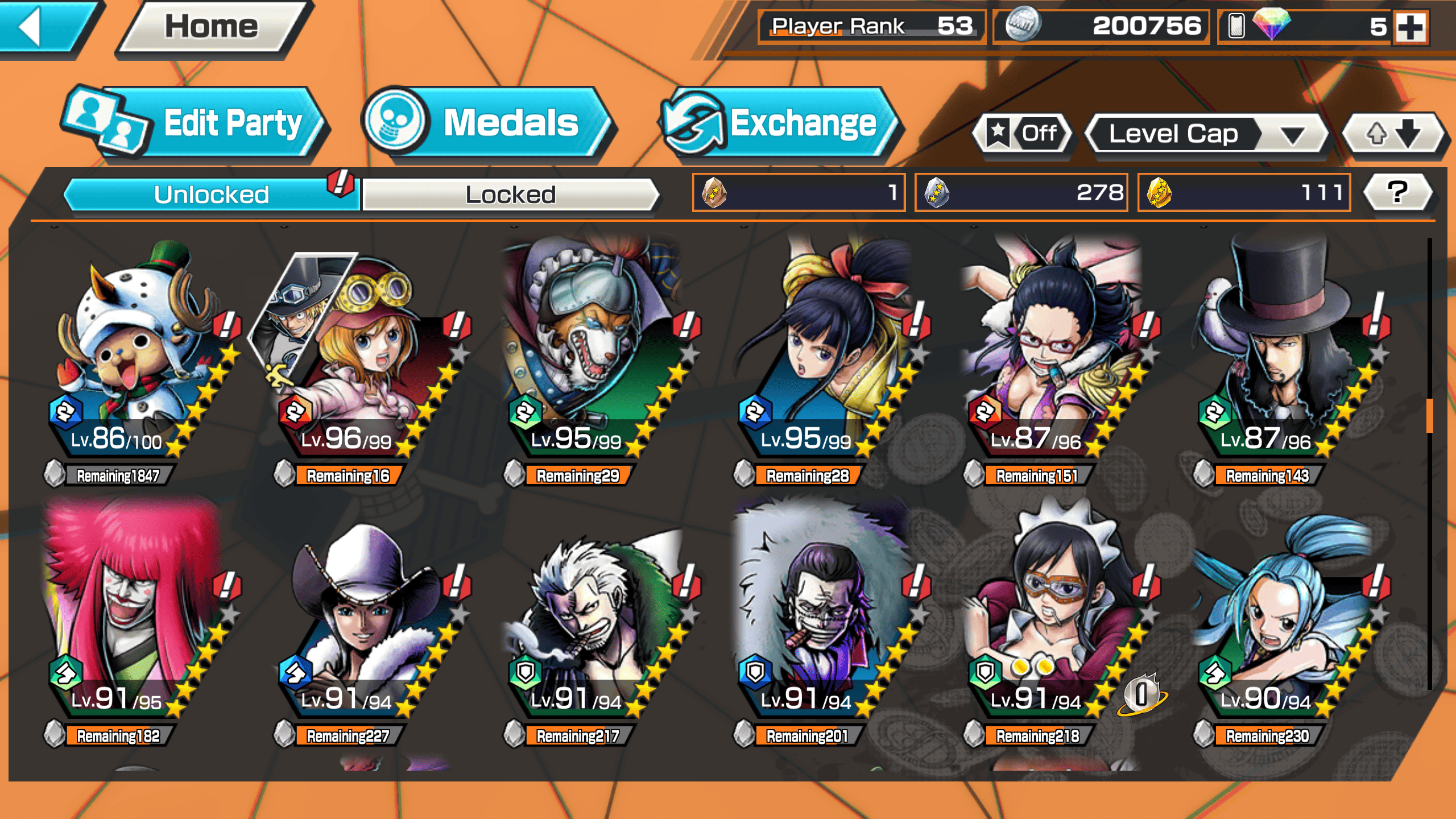Reverse the sort order with arrows button

(1392, 134)
